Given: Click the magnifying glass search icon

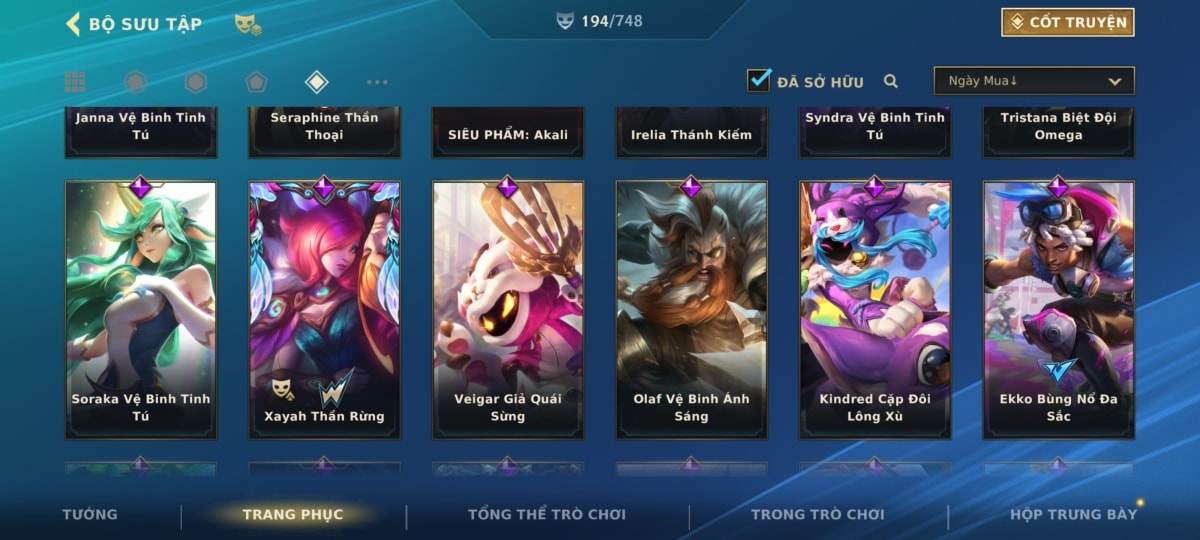Looking at the screenshot, I should click(890, 82).
